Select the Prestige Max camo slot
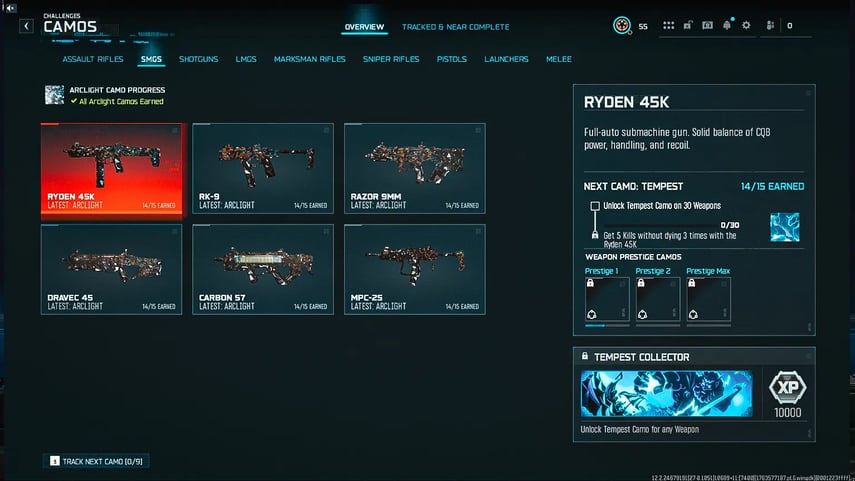Image resolution: width=855 pixels, height=481 pixels. point(709,300)
